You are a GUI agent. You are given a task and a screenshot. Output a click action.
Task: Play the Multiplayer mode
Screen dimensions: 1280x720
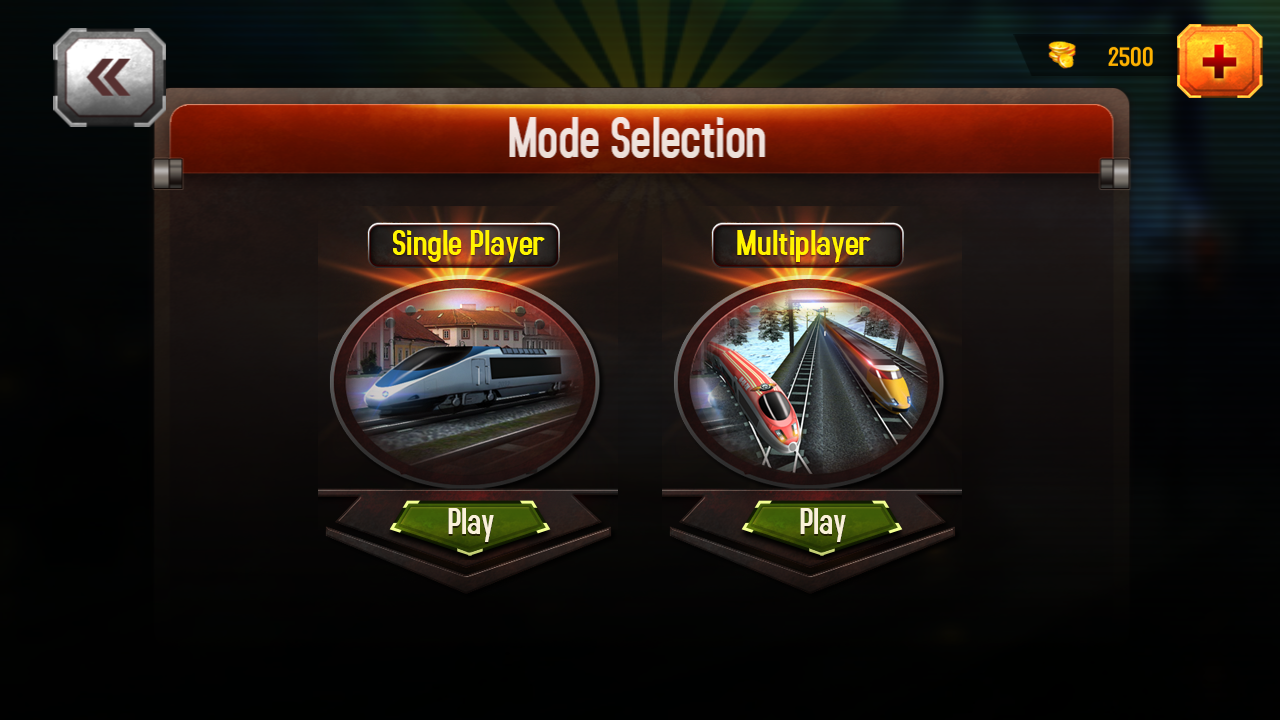[x=822, y=523]
